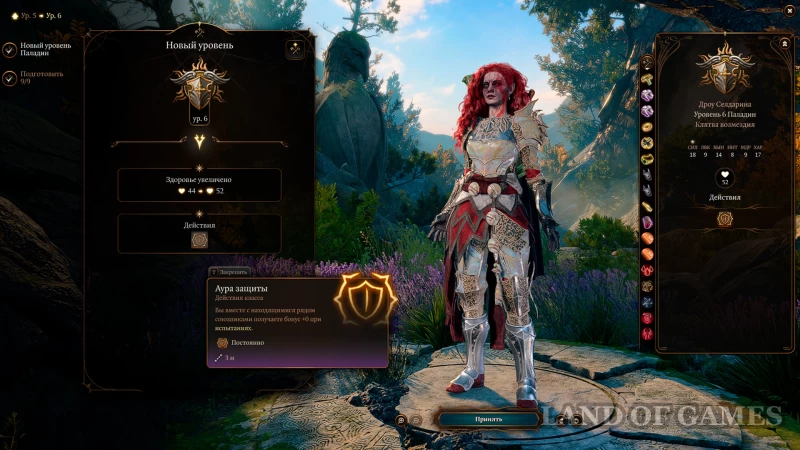
Task: Accept the level up with the Принять button
Action: (x=488, y=419)
